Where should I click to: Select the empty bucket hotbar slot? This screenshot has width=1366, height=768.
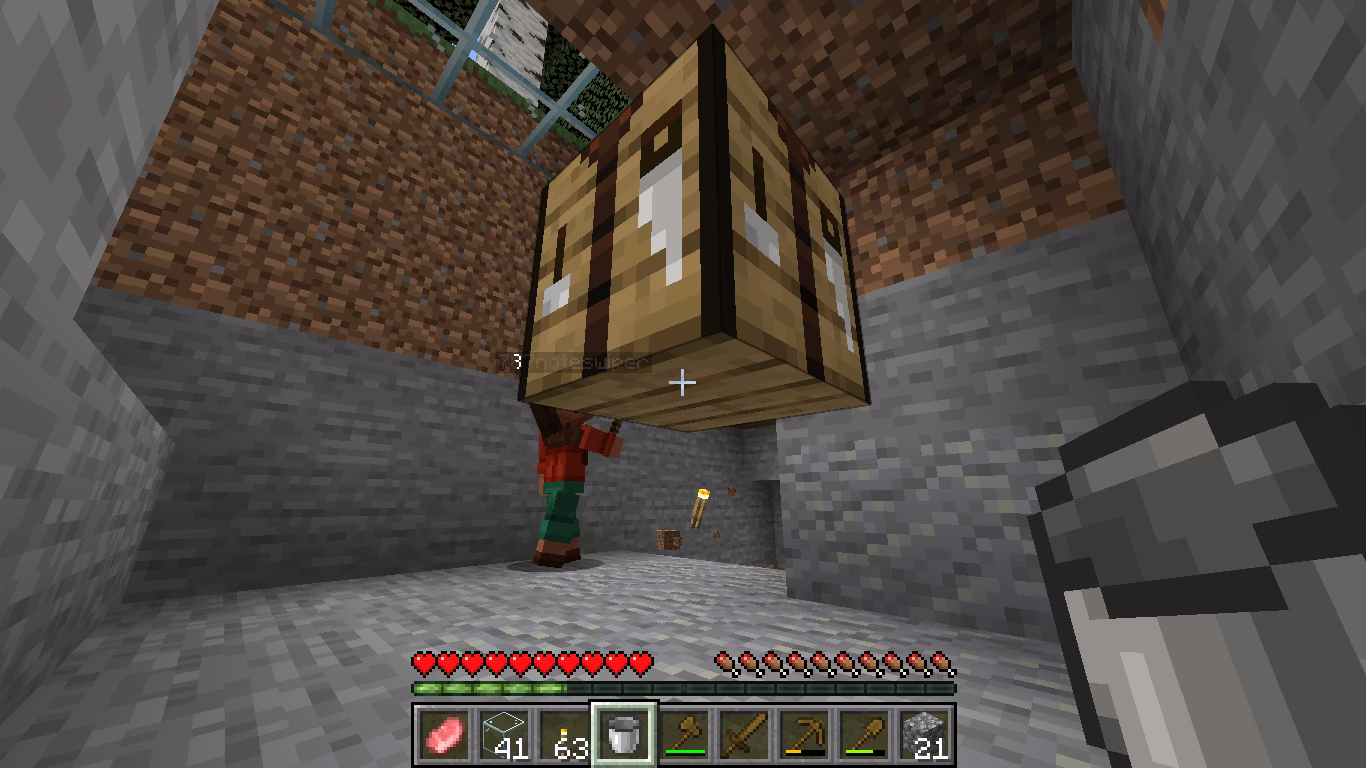(x=624, y=735)
